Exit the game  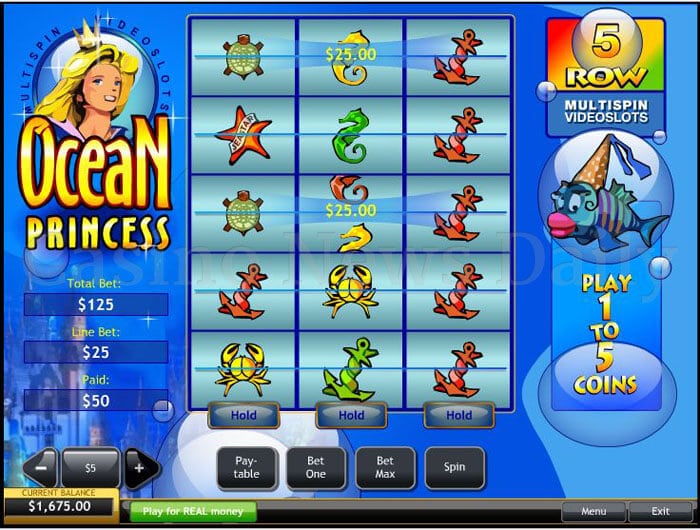pos(661,511)
